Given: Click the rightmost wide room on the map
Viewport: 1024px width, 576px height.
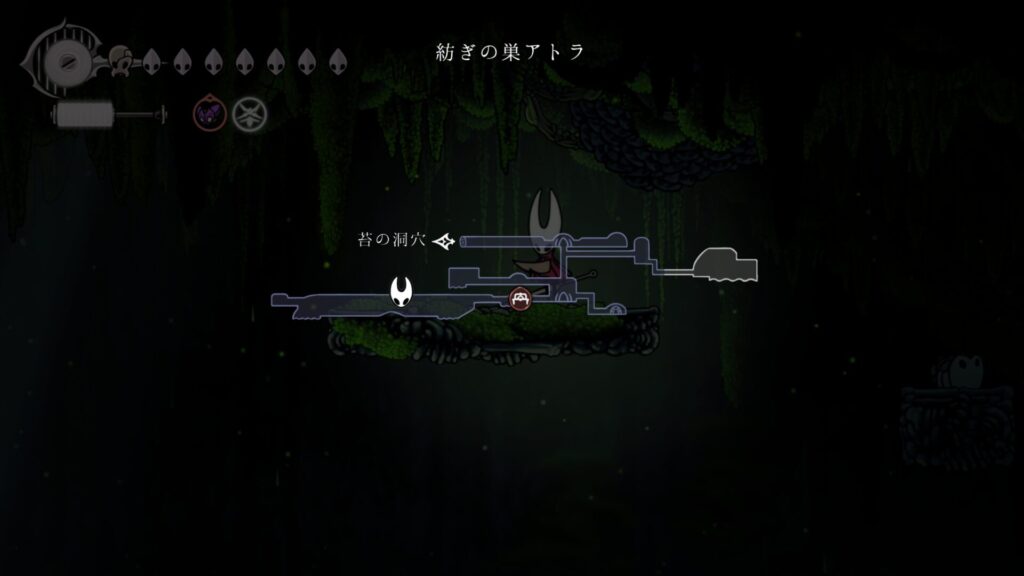Looking at the screenshot, I should pyautogui.click(x=725, y=264).
